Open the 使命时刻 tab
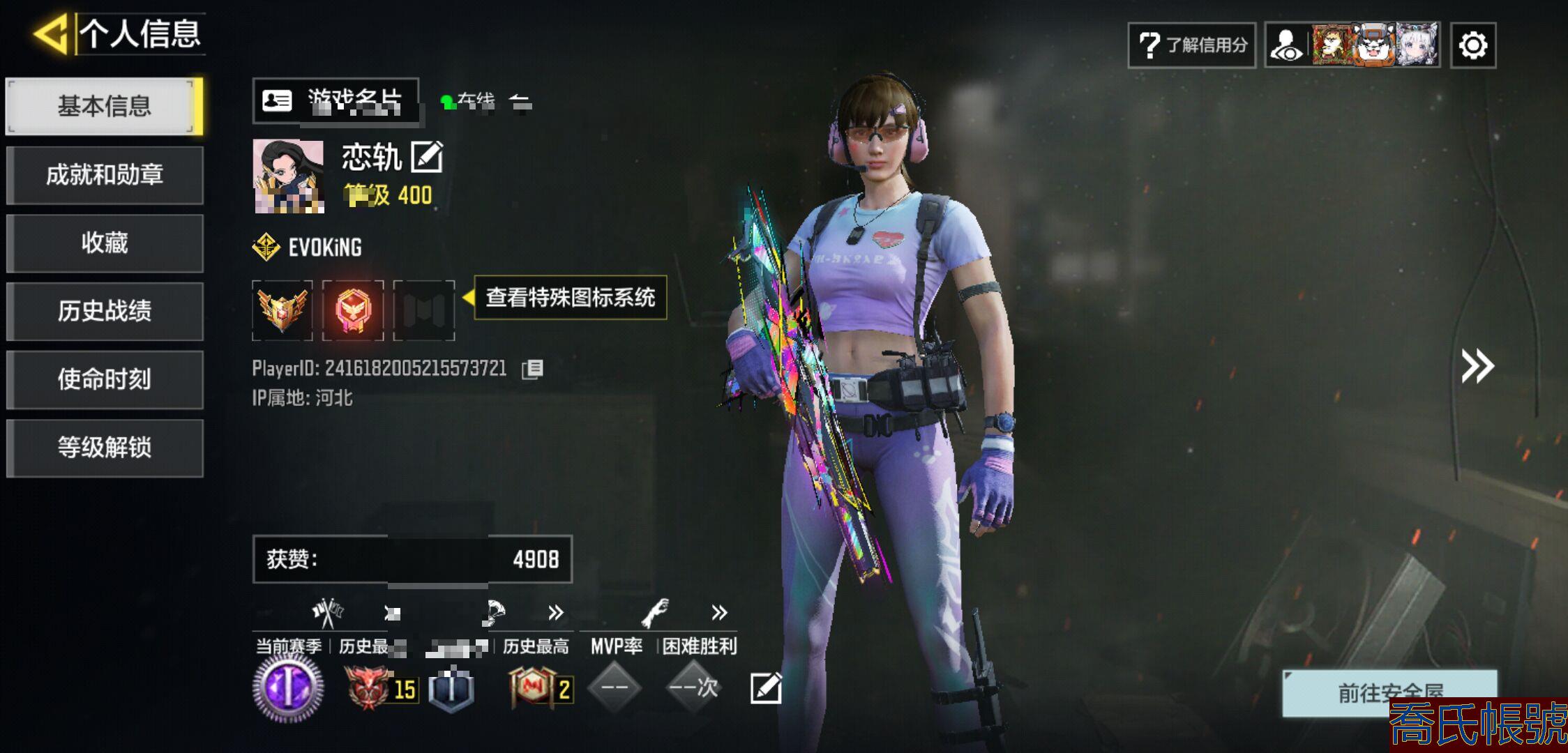This screenshot has width=1568, height=753. [x=104, y=379]
